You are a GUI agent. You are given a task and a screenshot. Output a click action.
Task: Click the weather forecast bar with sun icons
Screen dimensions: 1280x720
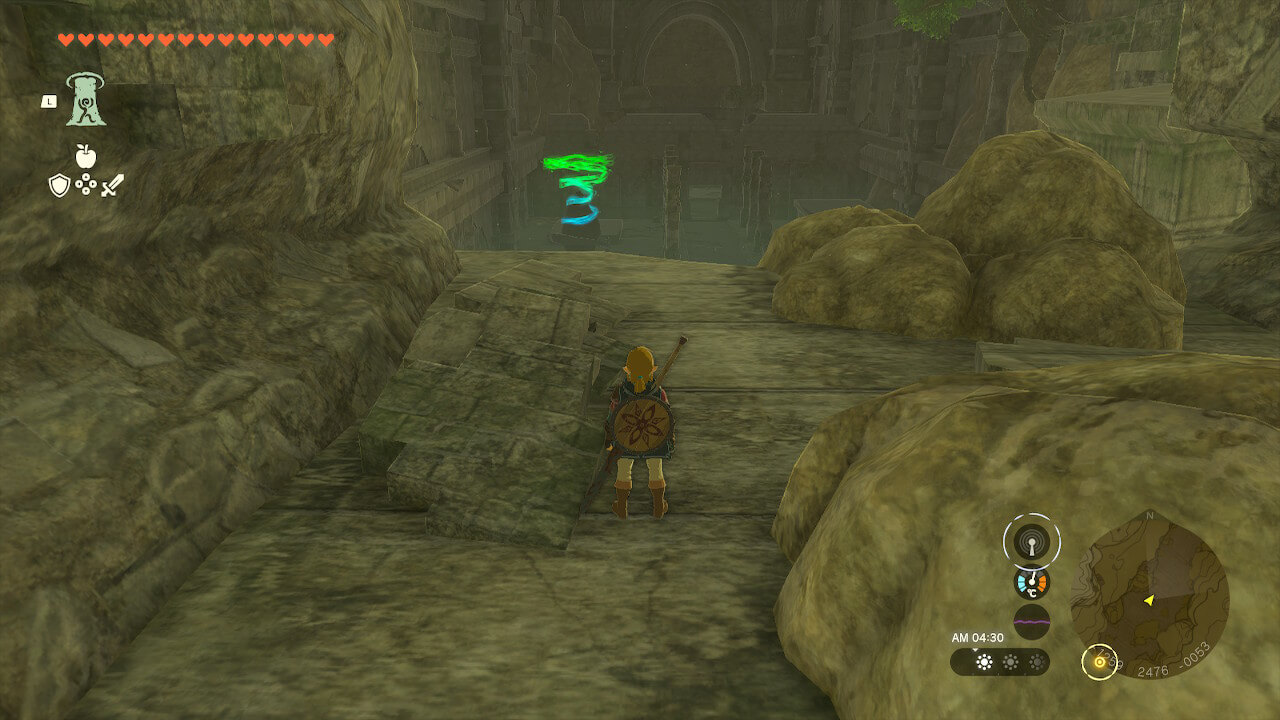[x=1000, y=662]
